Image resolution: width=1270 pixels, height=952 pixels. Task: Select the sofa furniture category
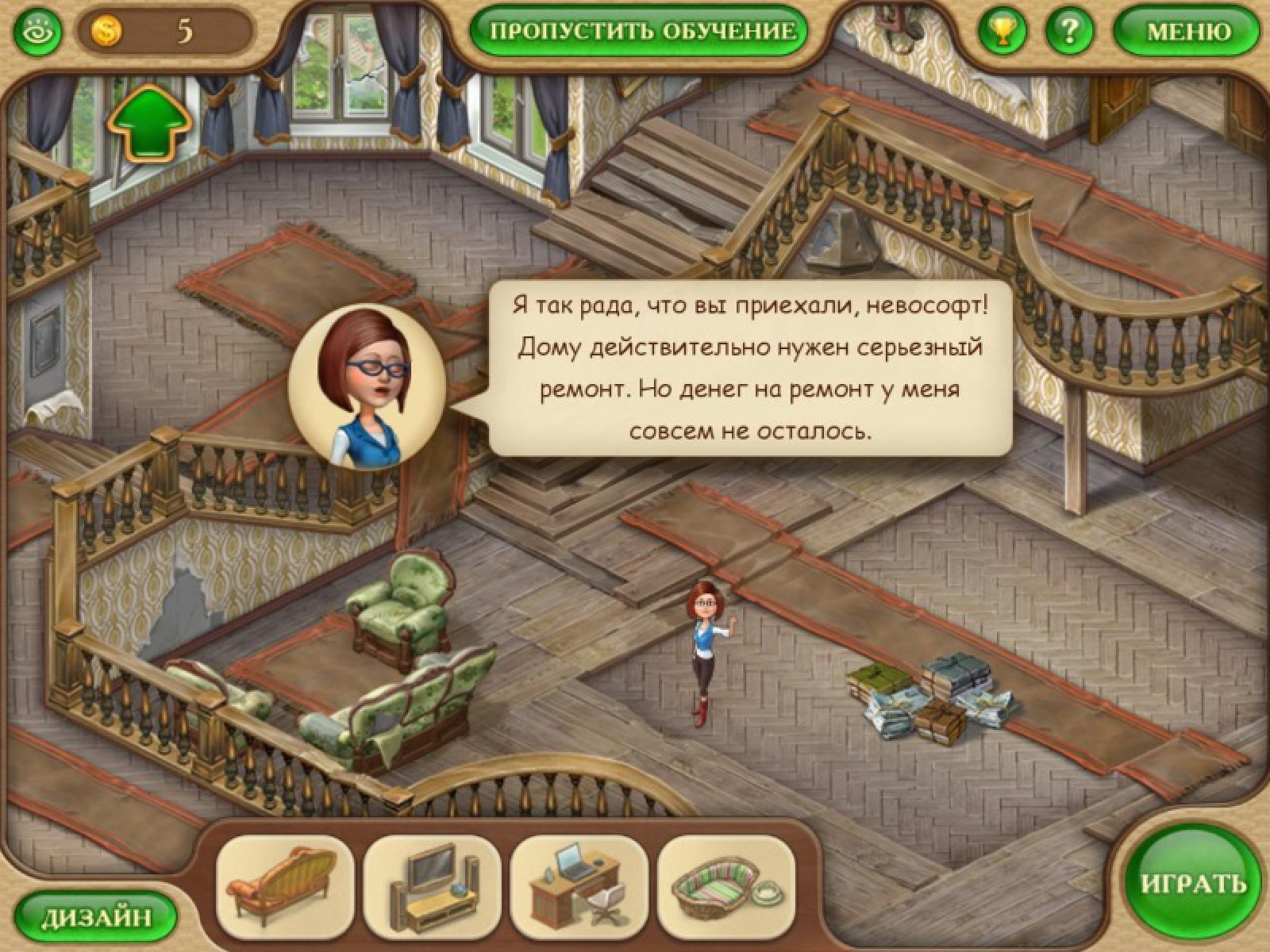286,882
